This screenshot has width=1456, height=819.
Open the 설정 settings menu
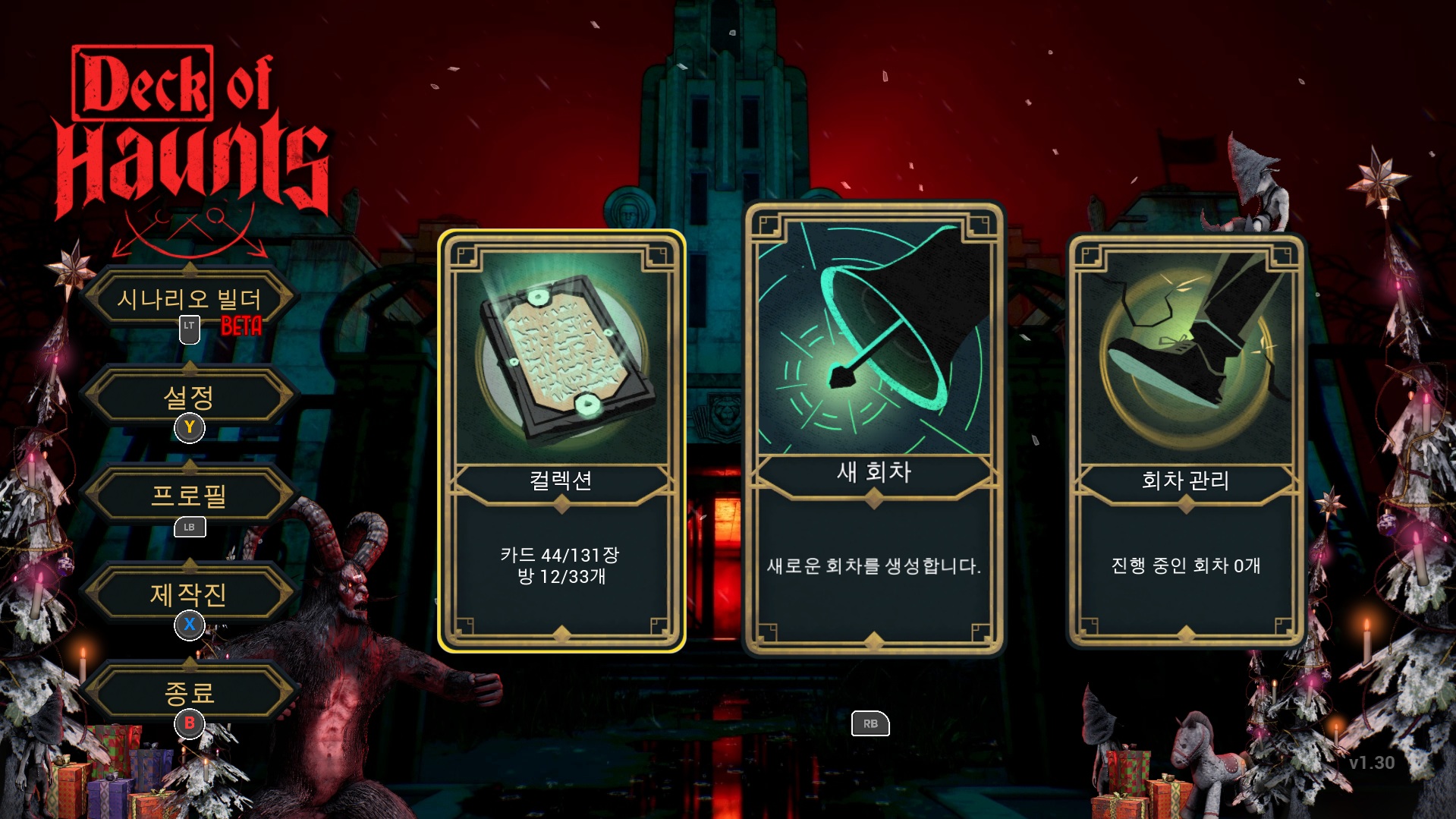click(189, 396)
